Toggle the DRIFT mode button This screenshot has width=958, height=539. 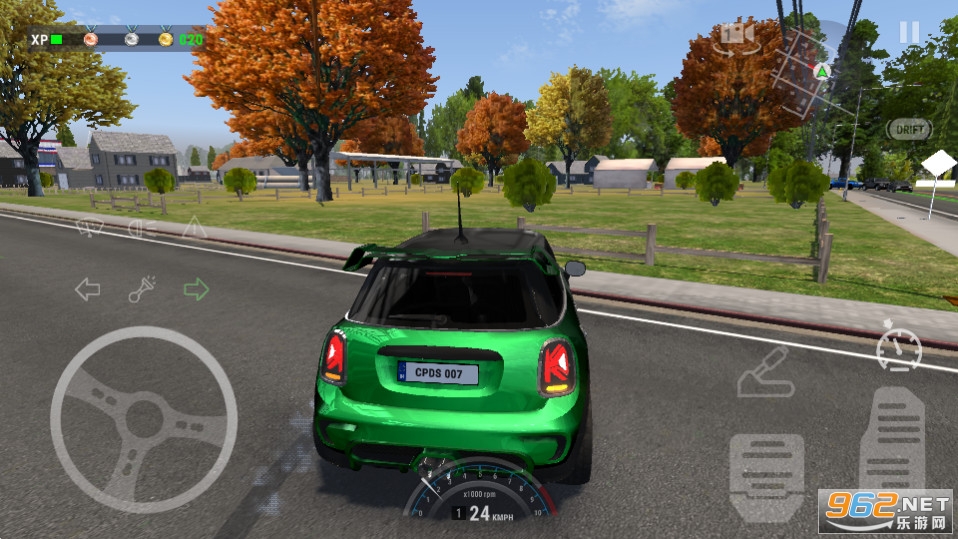point(909,129)
